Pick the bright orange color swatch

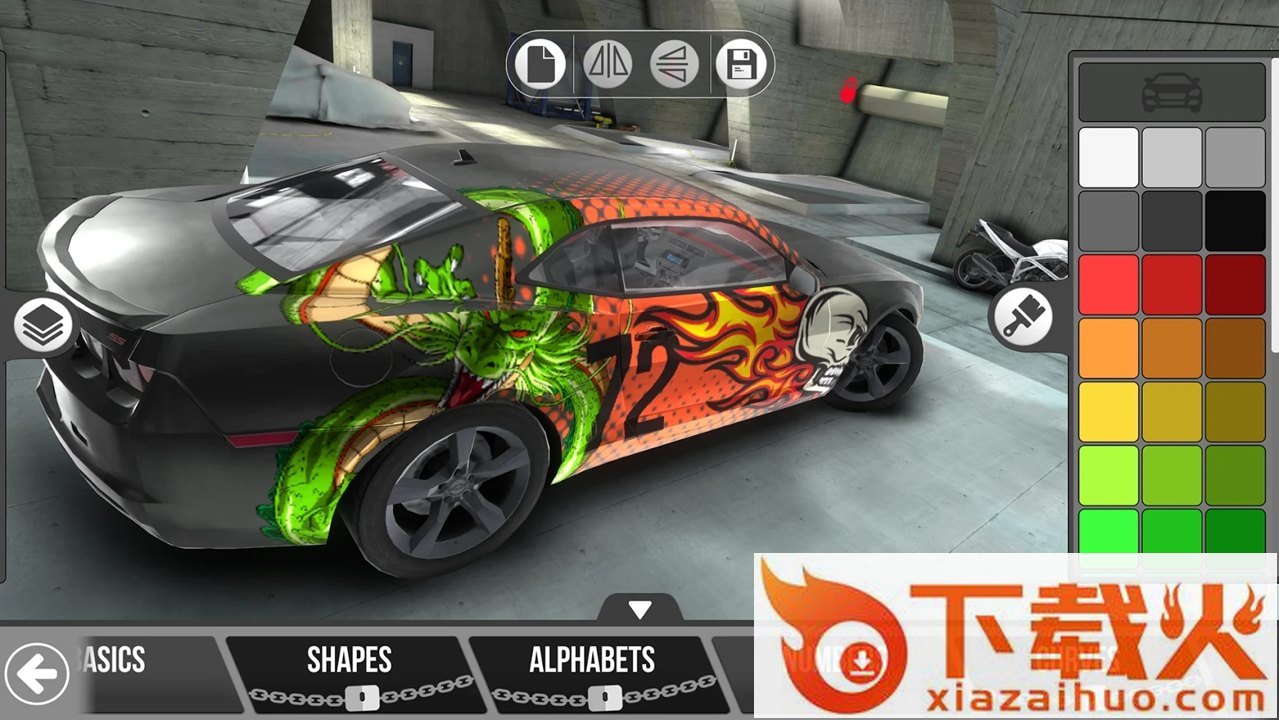click(1108, 347)
